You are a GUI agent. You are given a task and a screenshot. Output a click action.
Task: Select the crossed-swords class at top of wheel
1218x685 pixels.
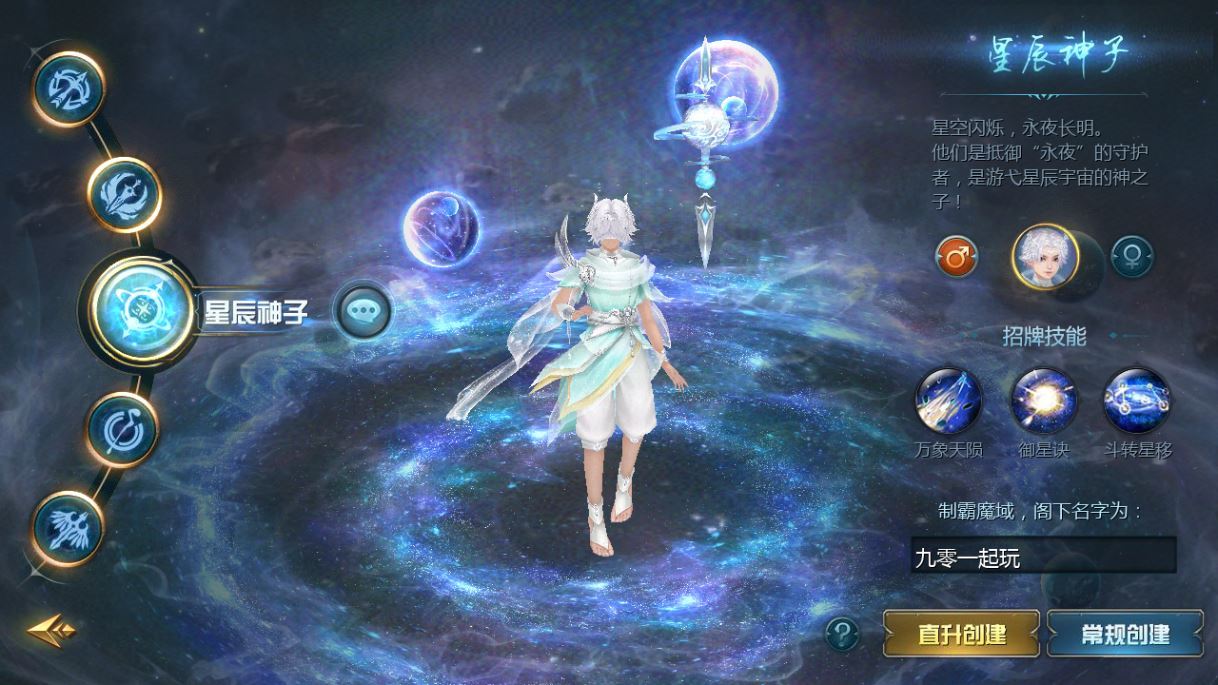pyautogui.click(x=69, y=89)
